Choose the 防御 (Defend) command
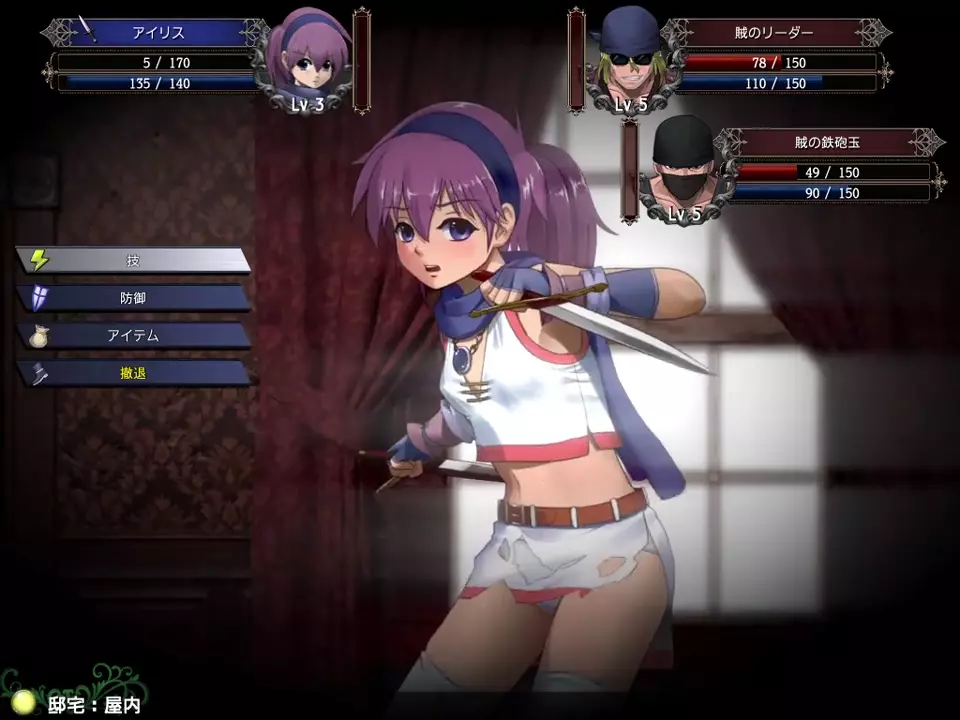Image resolution: width=960 pixels, height=720 pixels. 133,298
